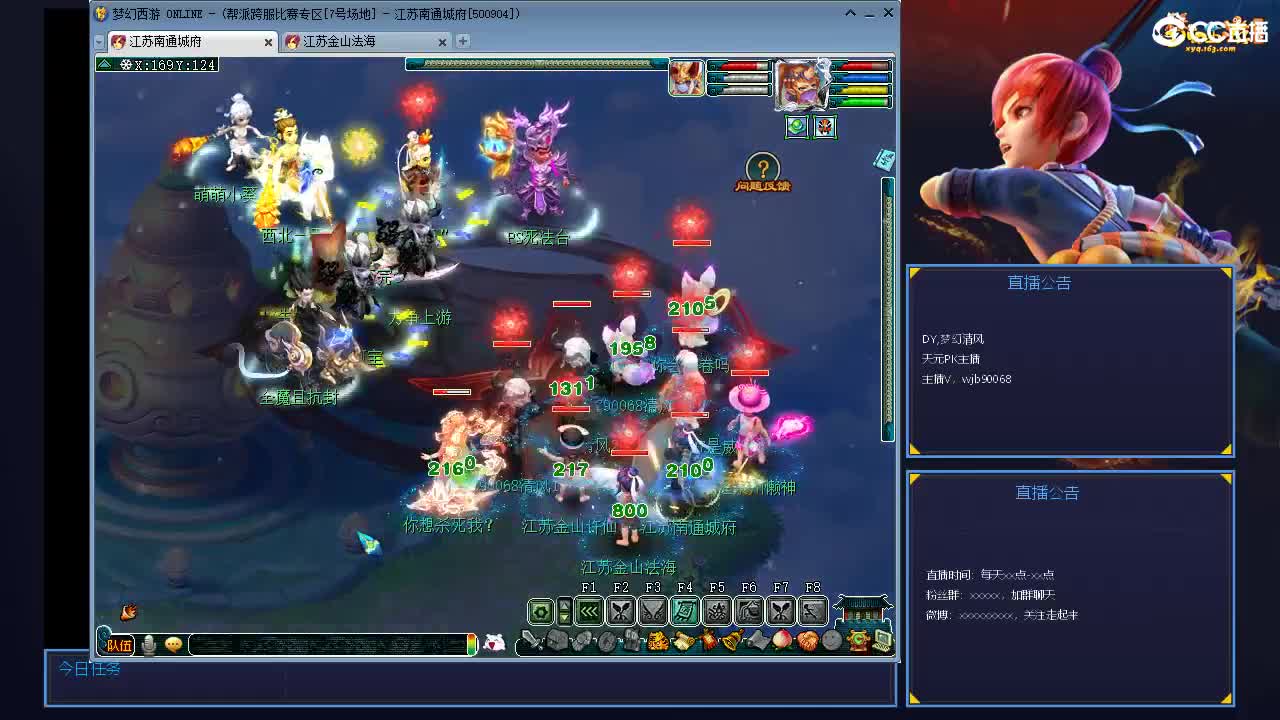Toggle the microphone voice chat icon
This screenshot has height=720, width=1280.
click(x=148, y=645)
